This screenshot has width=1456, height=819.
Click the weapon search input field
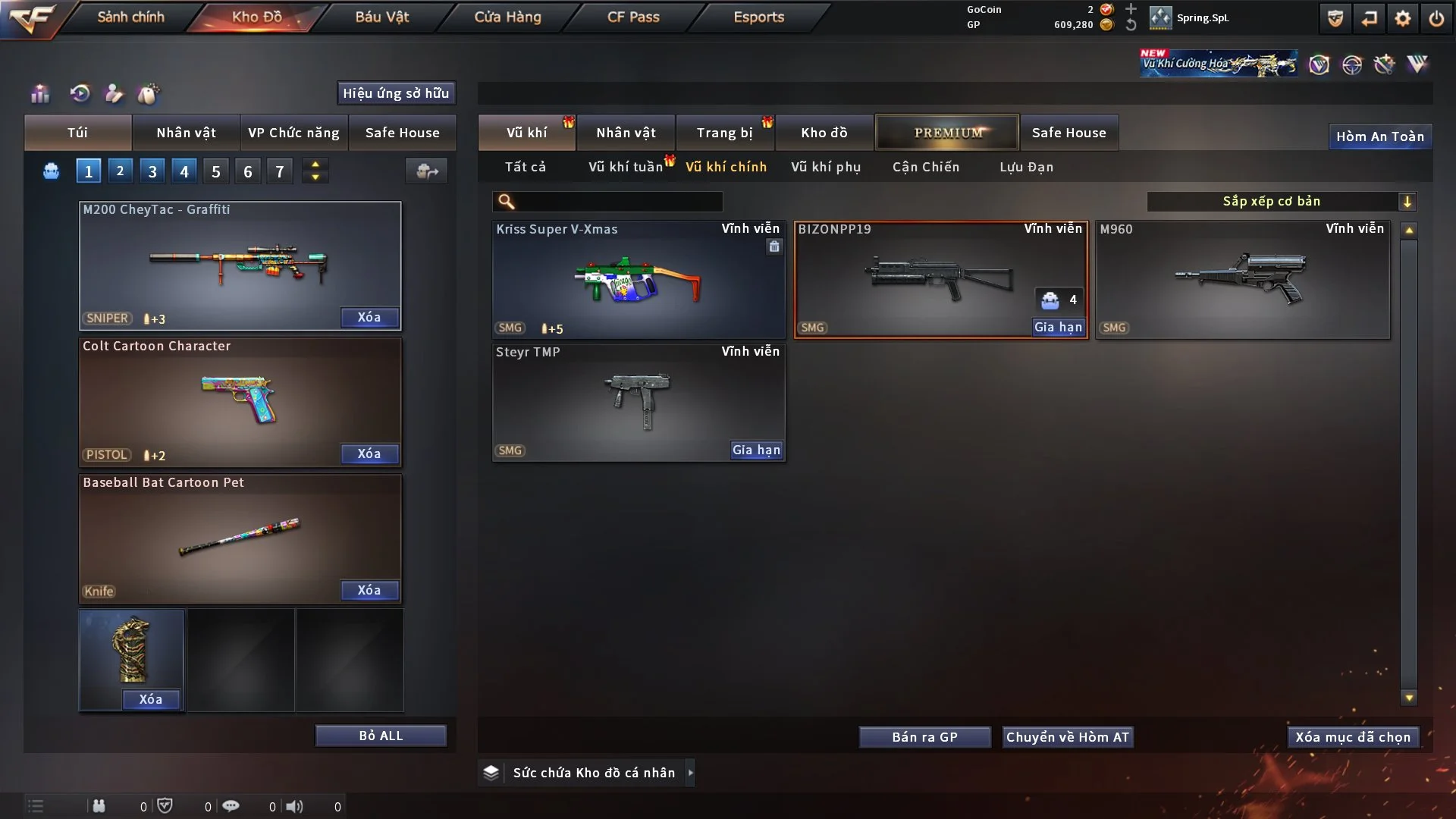click(x=618, y=202)
